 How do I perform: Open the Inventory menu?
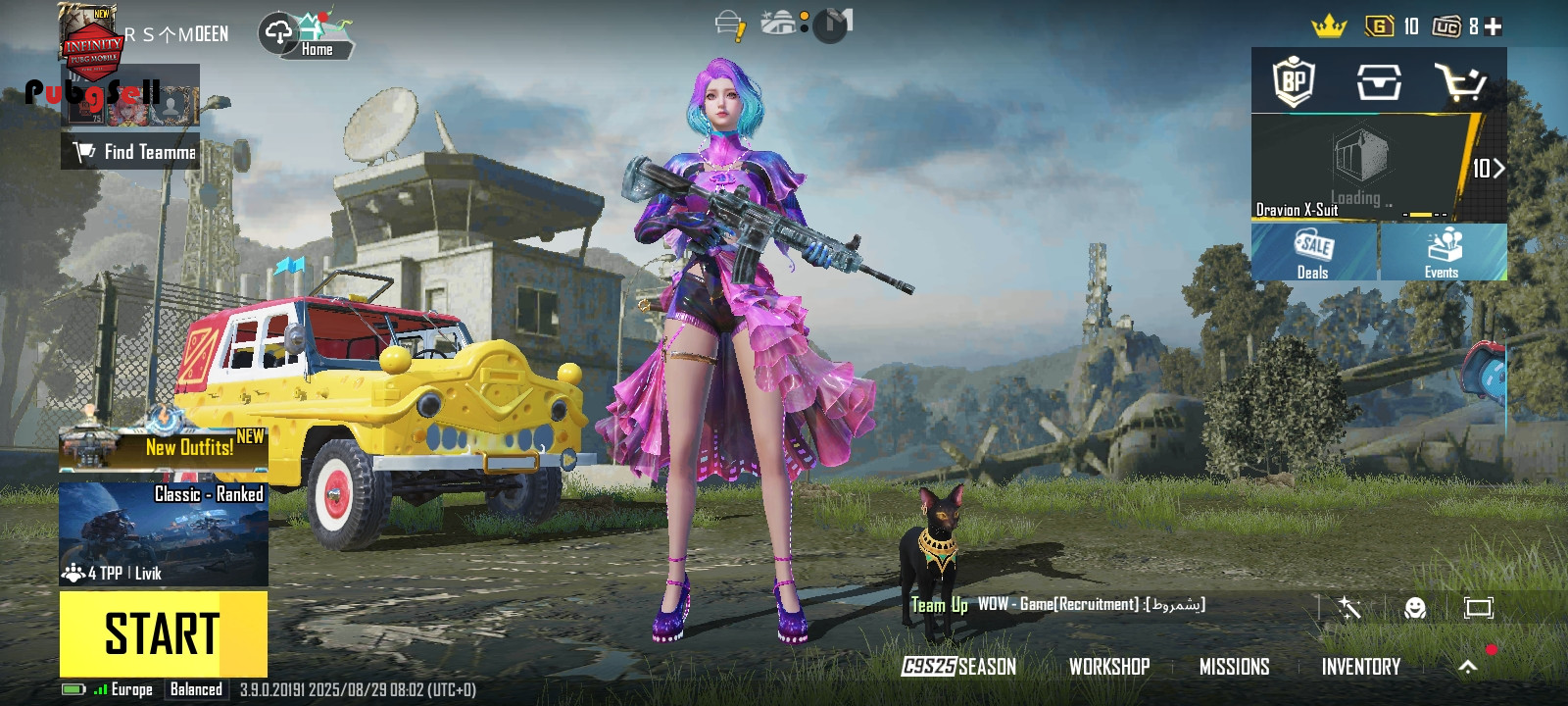point(1360,667)
